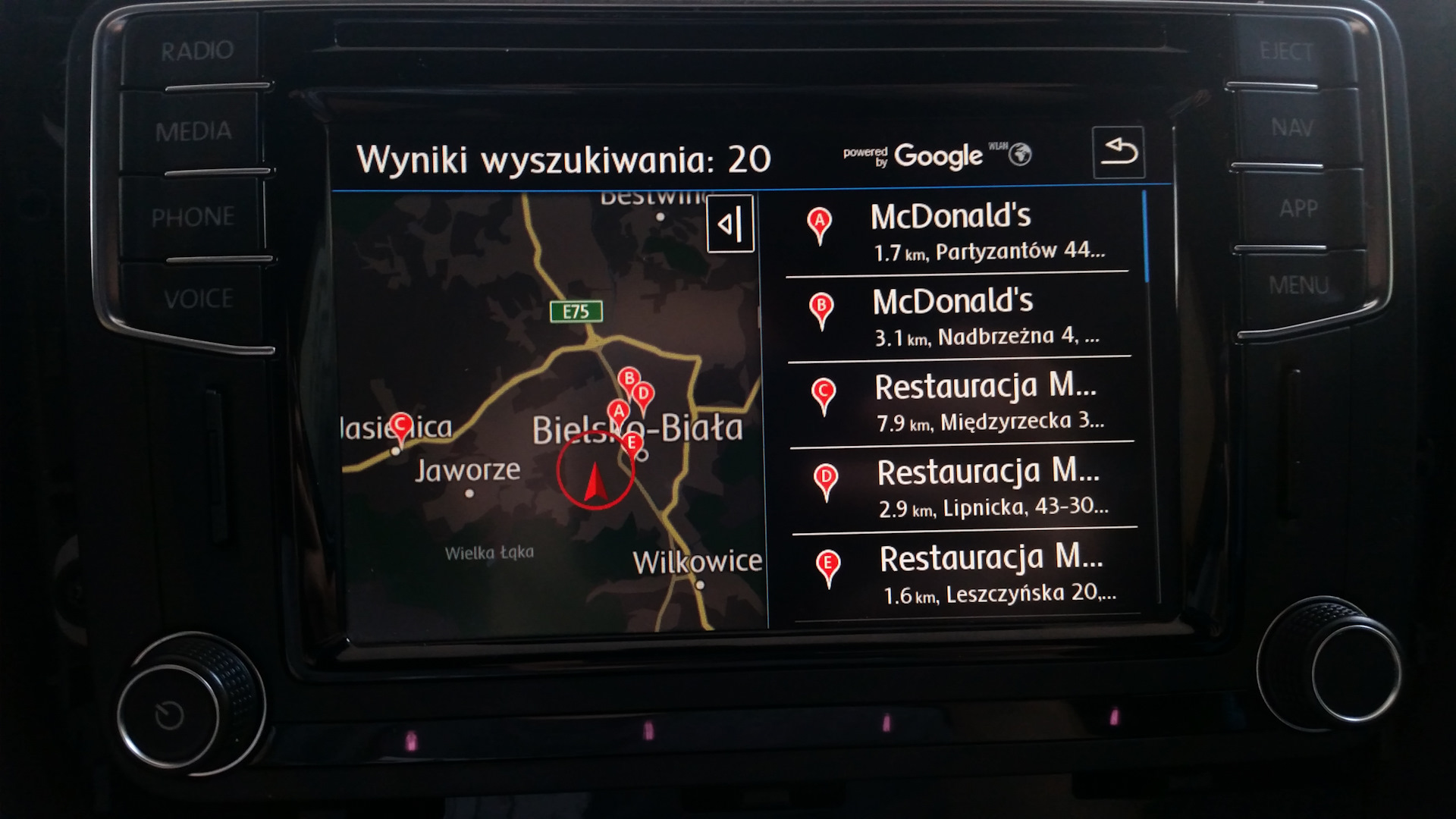This screenshot has width=1456, height=819.
Task: Open the NAV navigation screen
Action: [x=1291, y=127]
